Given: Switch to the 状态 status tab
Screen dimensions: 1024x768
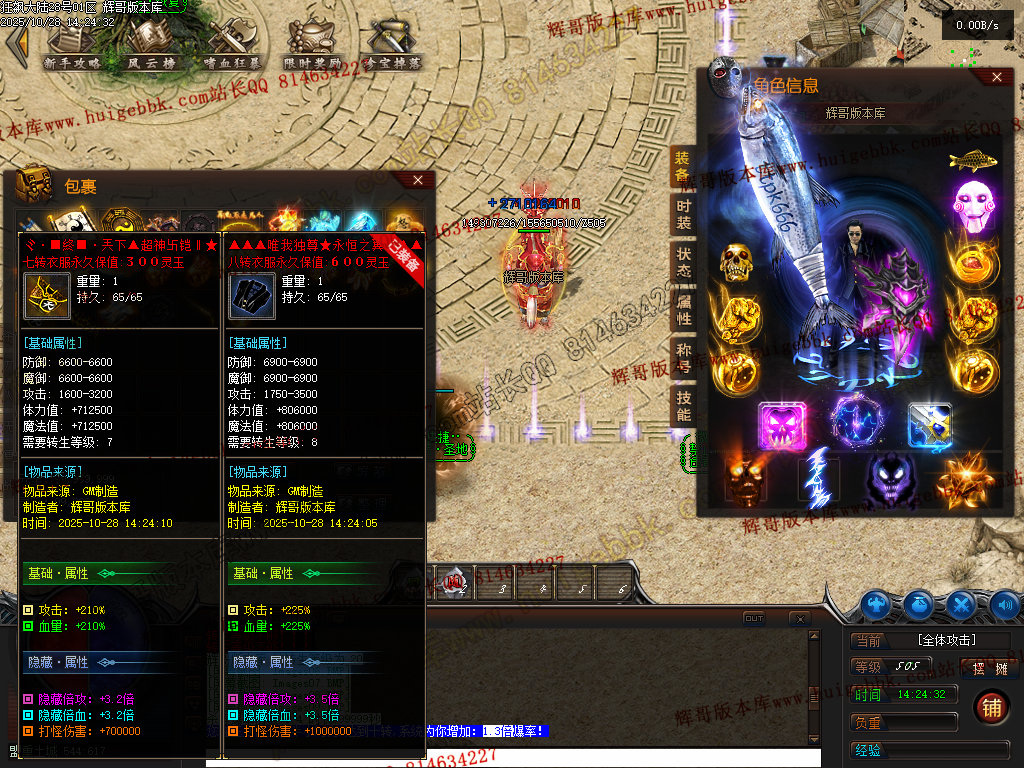Looking at the screenshot, I should [683, 262].
